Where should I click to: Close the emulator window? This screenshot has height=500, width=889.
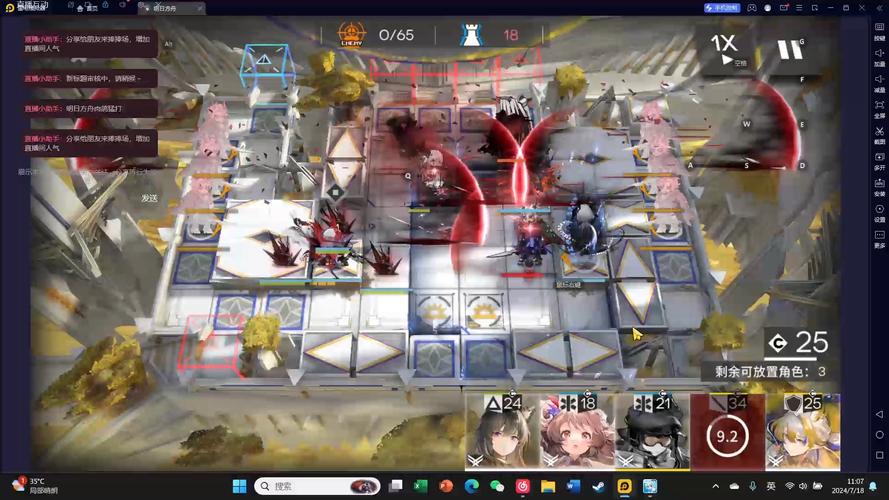pos(879,7)
